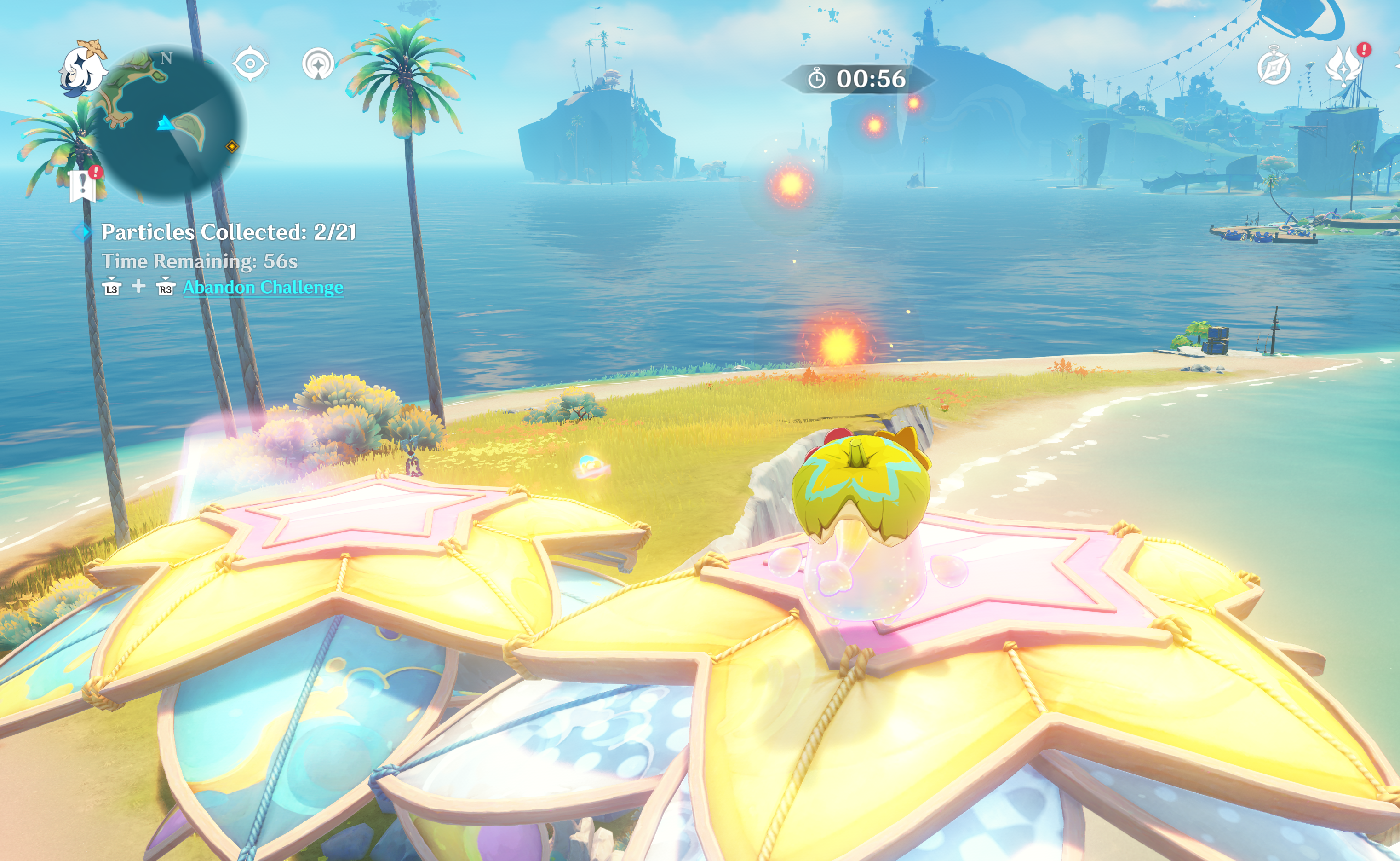The image size is (1400, 861).
Task: Select the eye-shaped icon beside the minimap
Action: pos(250,63)
